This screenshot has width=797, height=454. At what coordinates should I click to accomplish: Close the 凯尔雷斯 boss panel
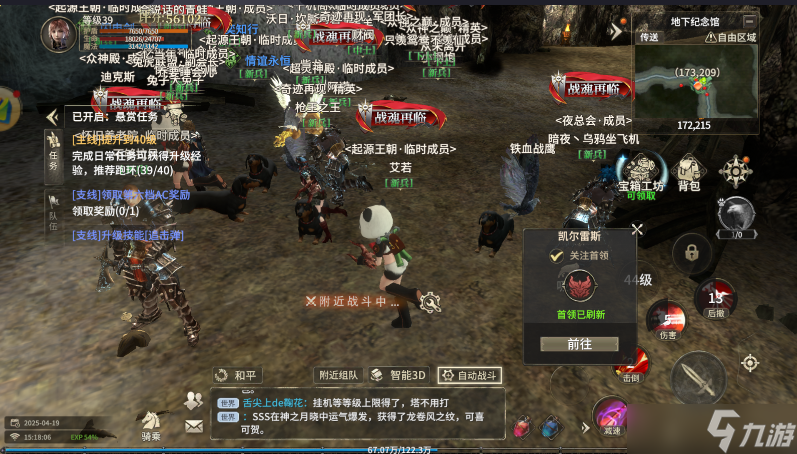(637, 229)
